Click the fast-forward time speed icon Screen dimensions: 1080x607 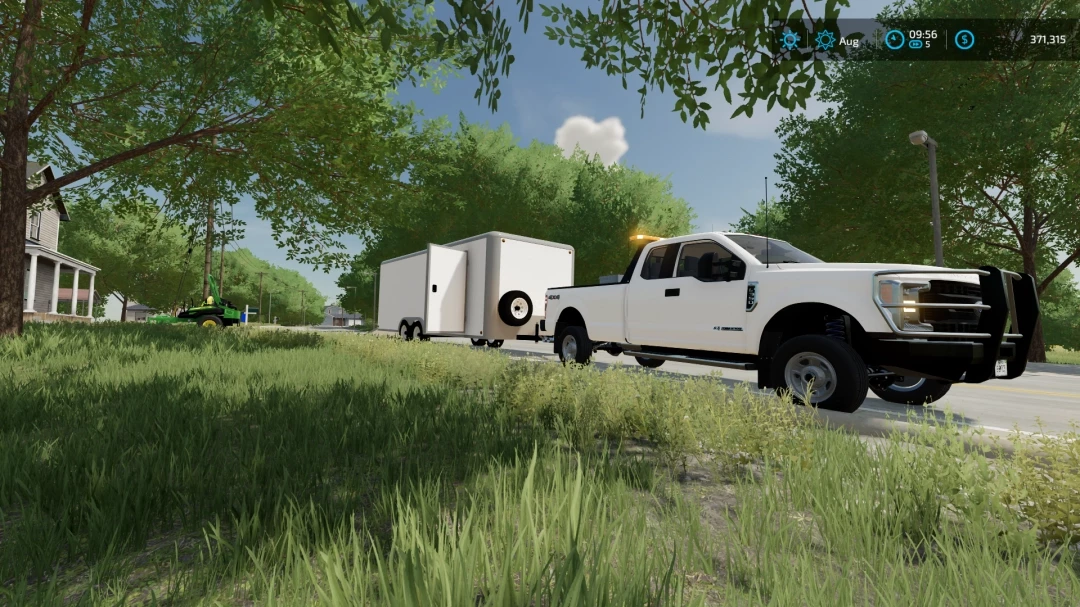[915, 45]
